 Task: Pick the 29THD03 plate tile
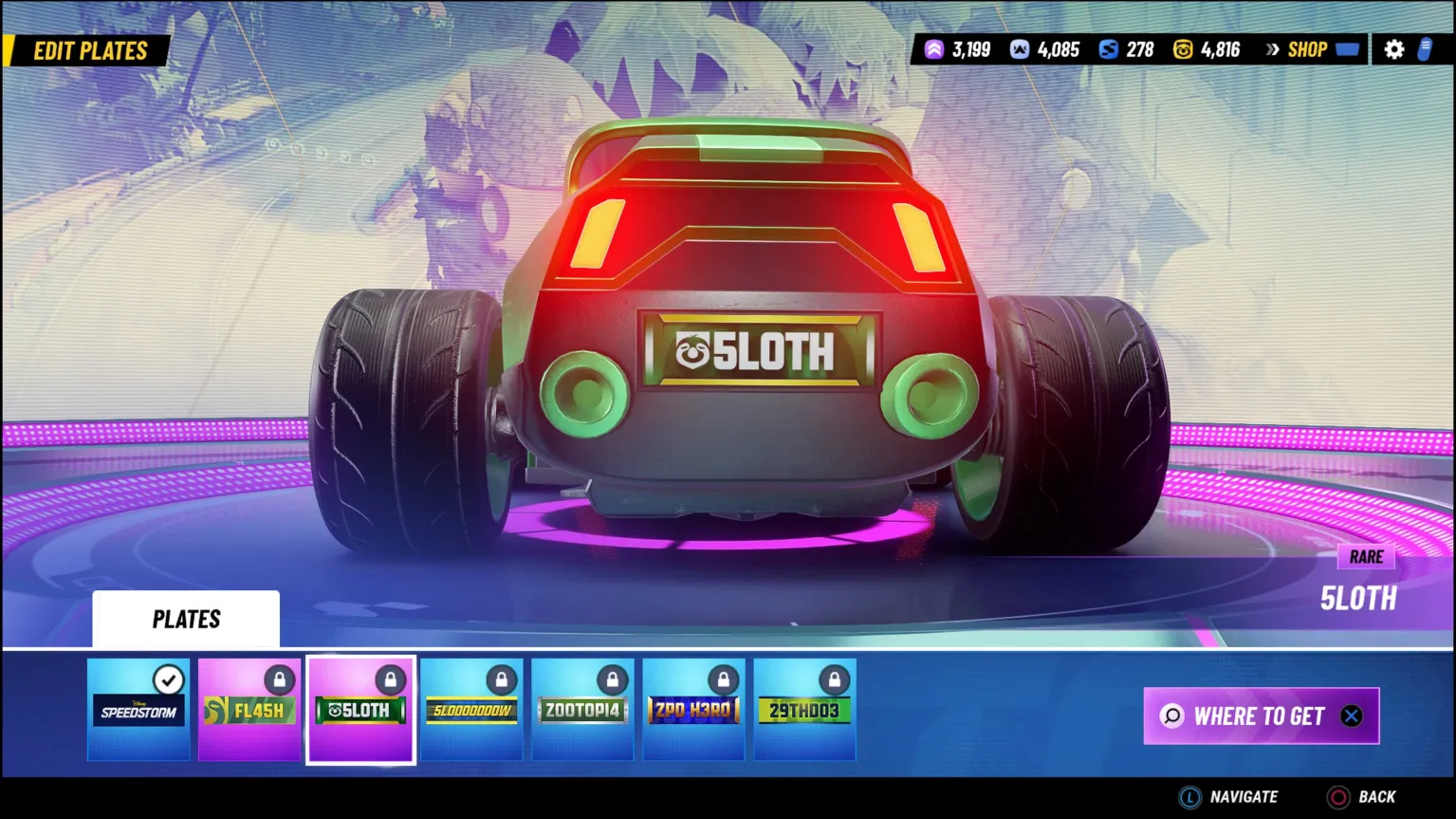[x=804, y=710]
